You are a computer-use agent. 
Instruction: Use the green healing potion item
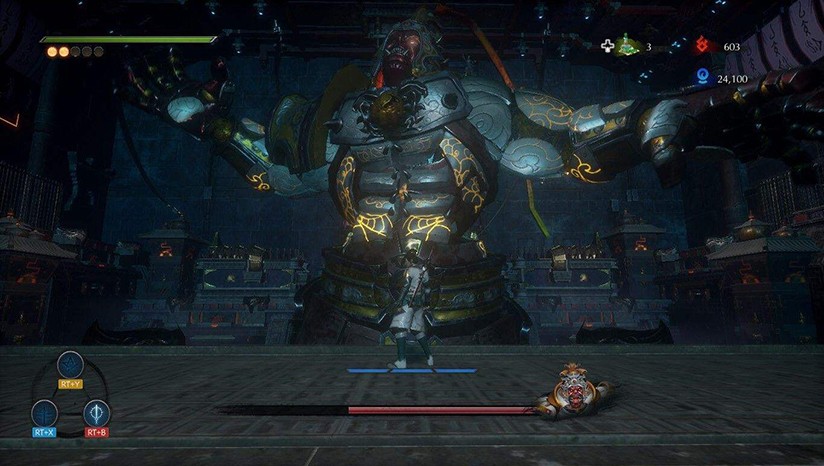tap(627, 45)
